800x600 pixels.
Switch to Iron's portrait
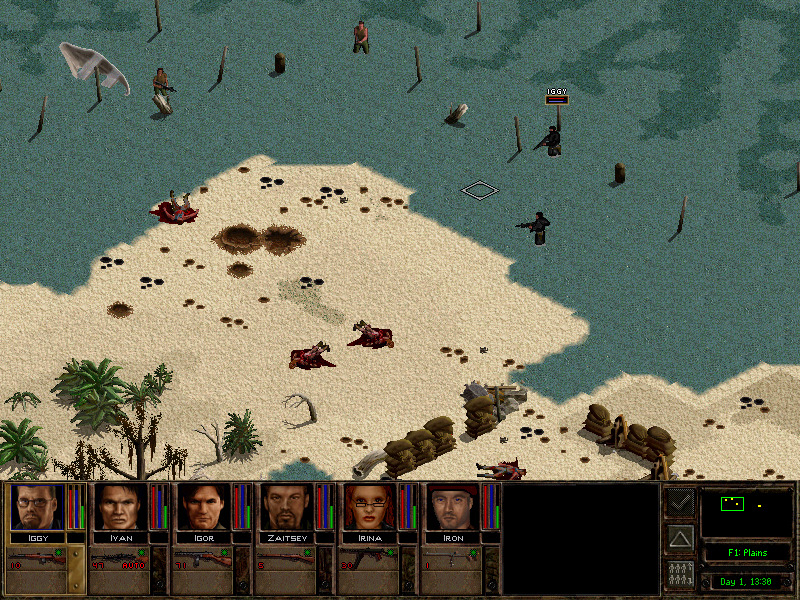coord(452,507)
